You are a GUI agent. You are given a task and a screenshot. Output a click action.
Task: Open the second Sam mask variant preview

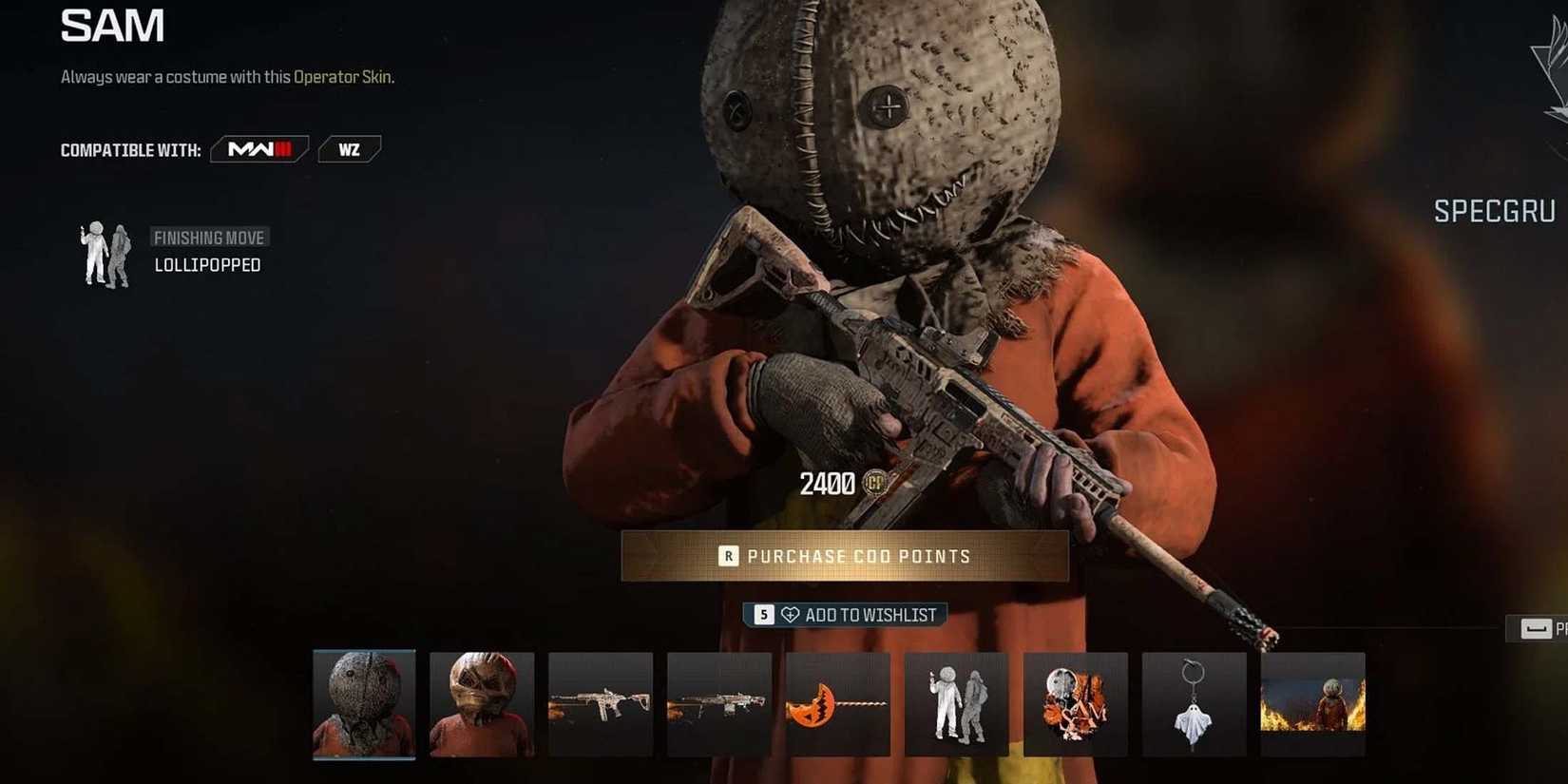point(482,703)
